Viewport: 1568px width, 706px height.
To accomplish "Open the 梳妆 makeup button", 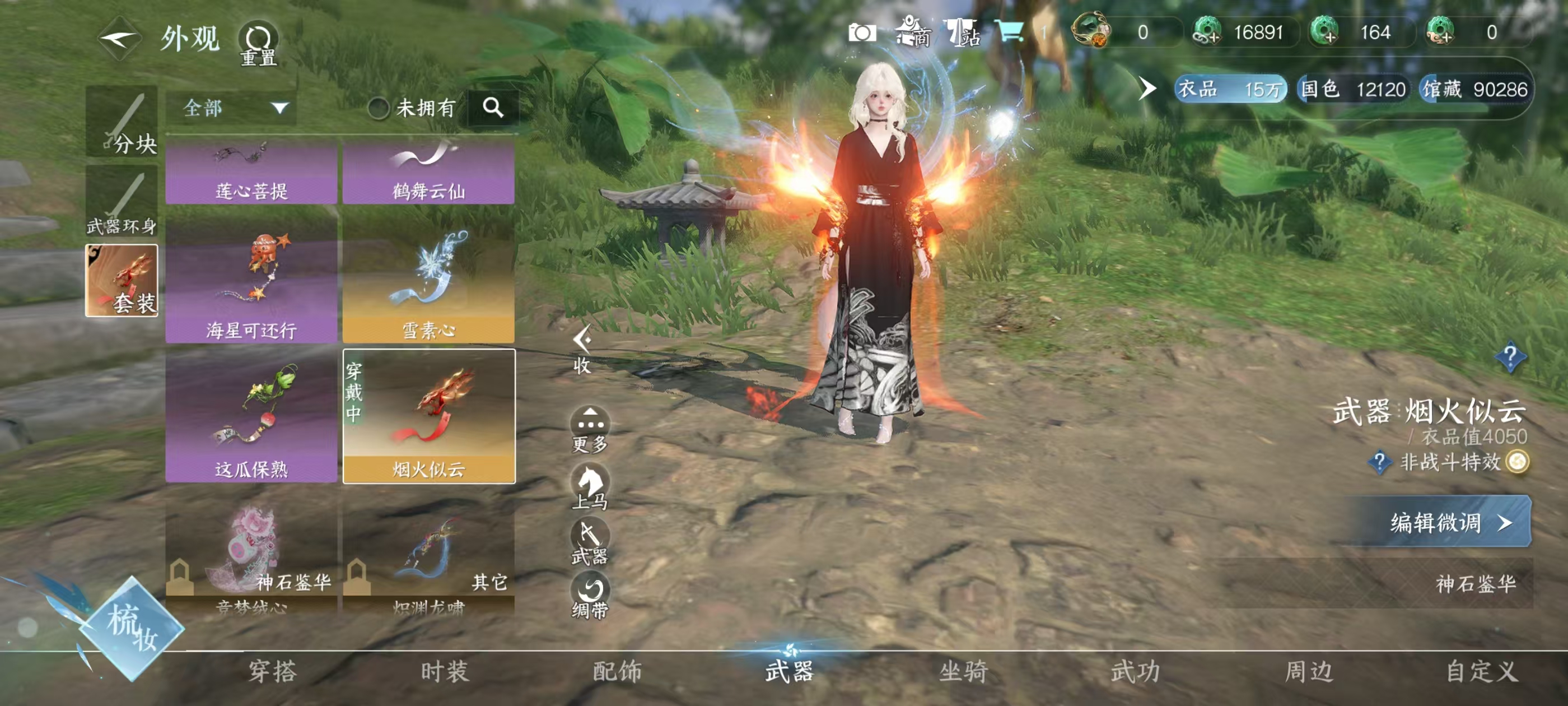I will click(x=132, y=628).
